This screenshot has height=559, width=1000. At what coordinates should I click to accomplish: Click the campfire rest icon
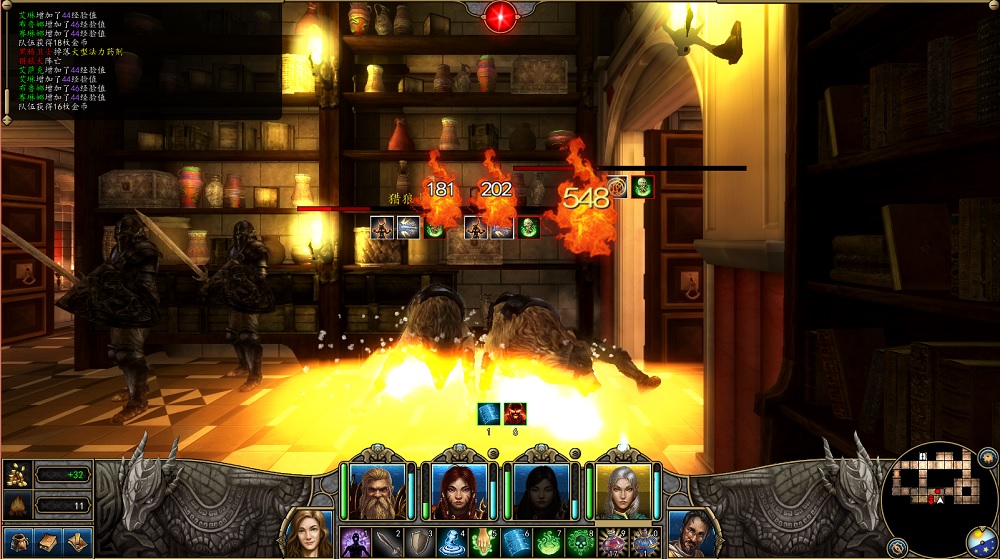point(17,506)
